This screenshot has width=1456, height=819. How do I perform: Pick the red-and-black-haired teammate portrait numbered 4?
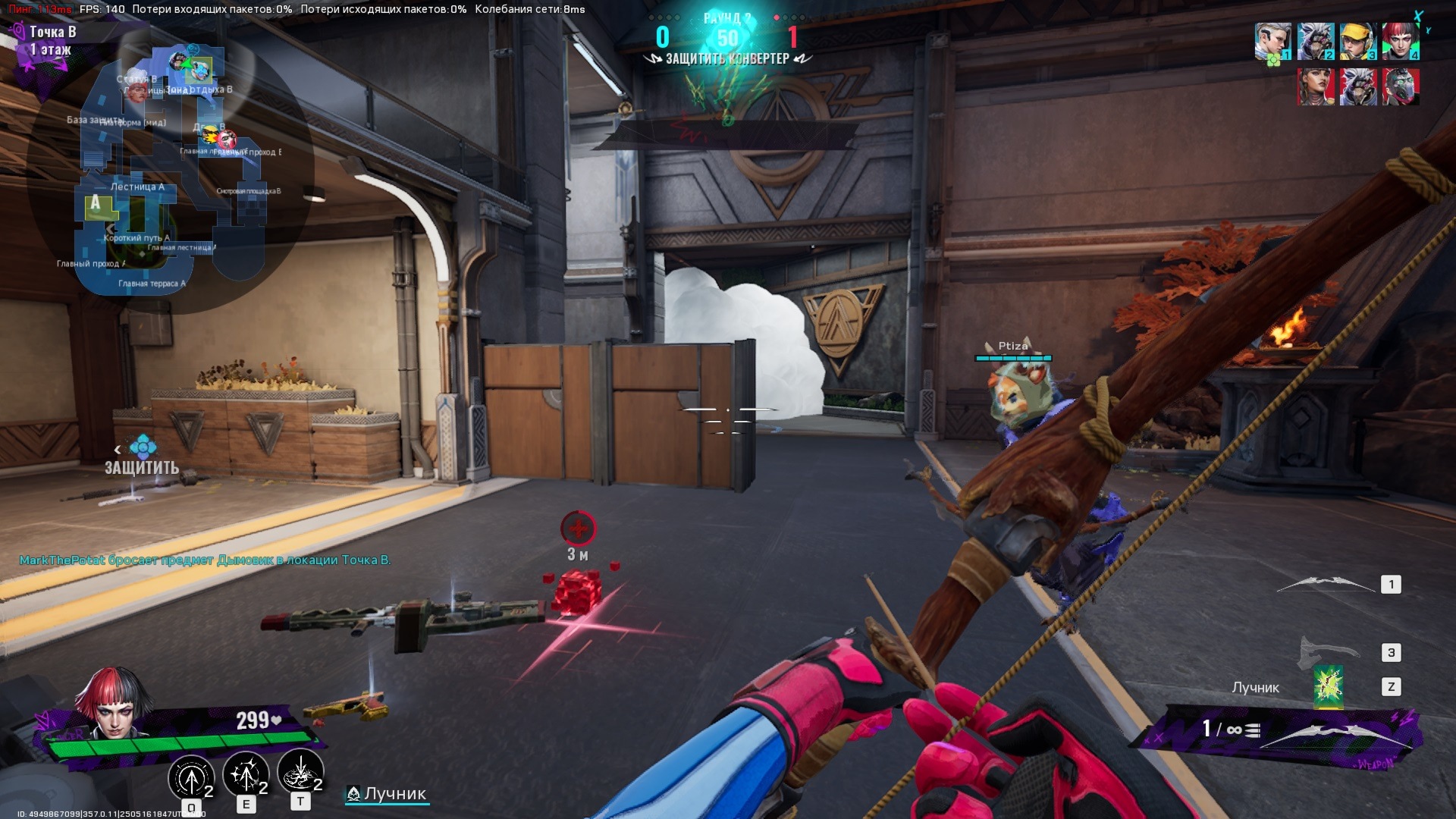1400,42
